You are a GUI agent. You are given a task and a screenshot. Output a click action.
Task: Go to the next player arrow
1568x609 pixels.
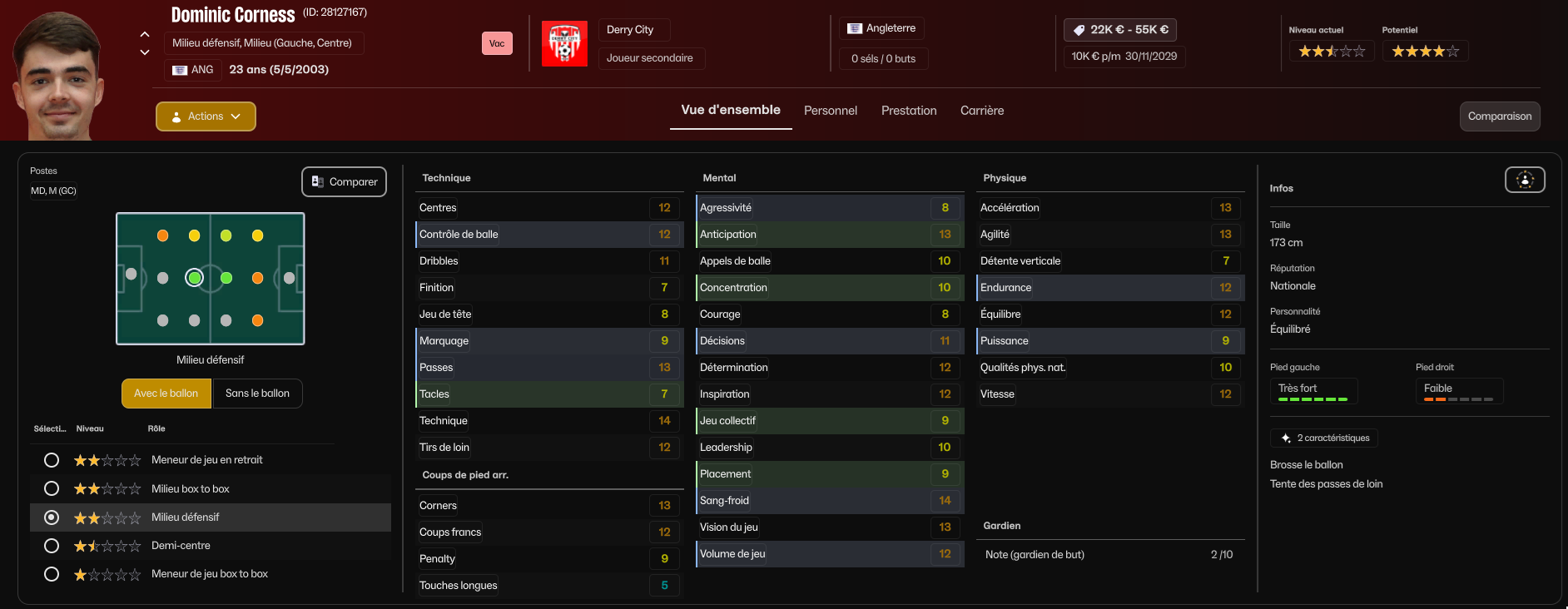(145, 52)
